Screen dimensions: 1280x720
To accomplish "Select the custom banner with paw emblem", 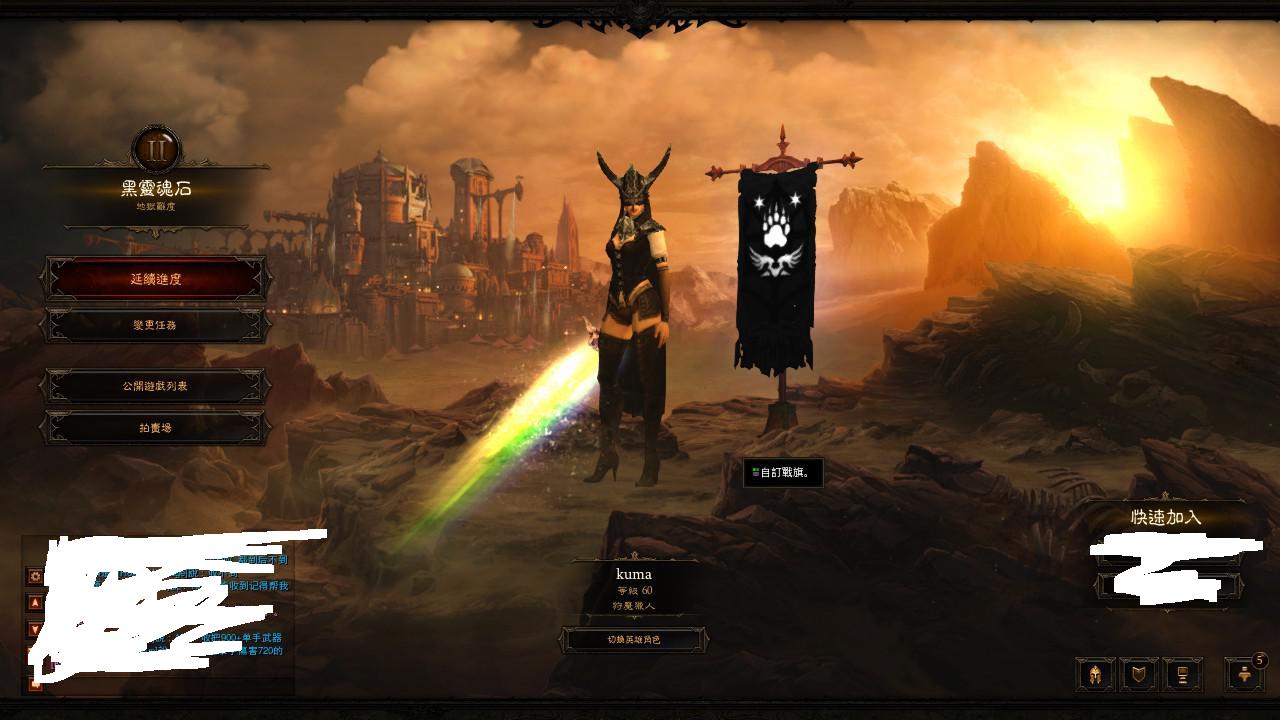I will [776, 260].
